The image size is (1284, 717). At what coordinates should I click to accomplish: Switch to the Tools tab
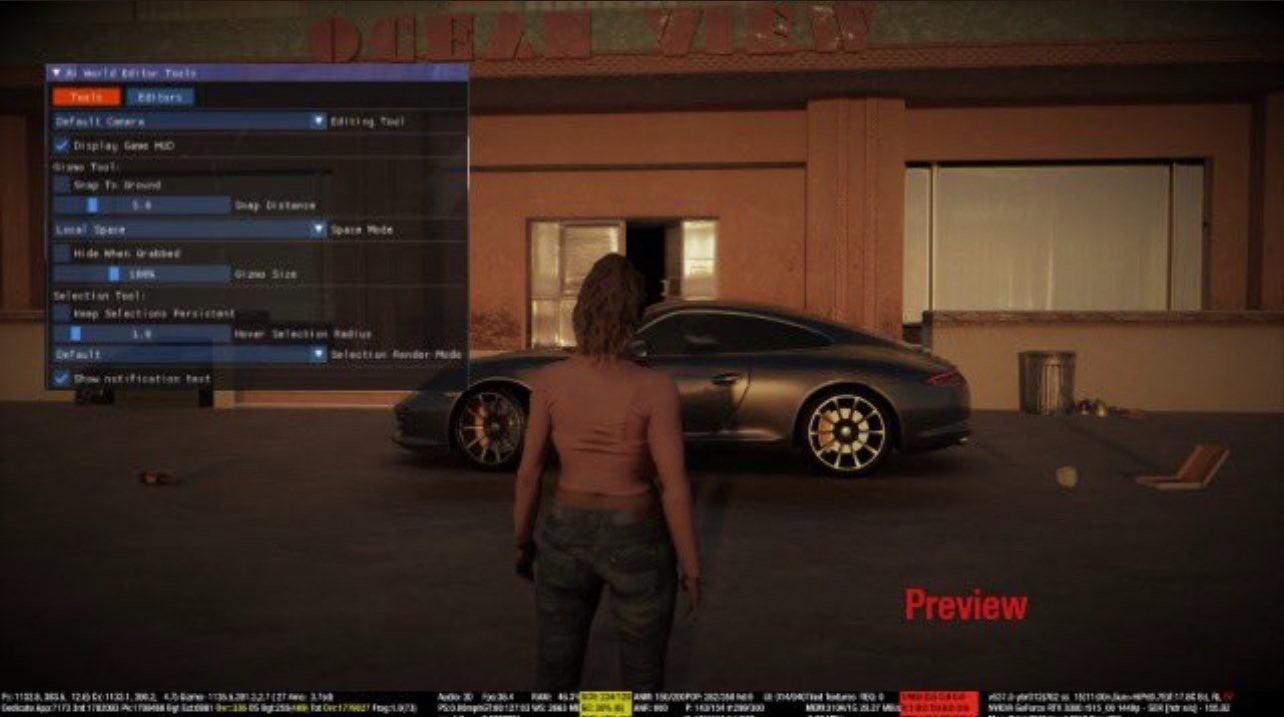pyautogui.click(x=86, y=97)
